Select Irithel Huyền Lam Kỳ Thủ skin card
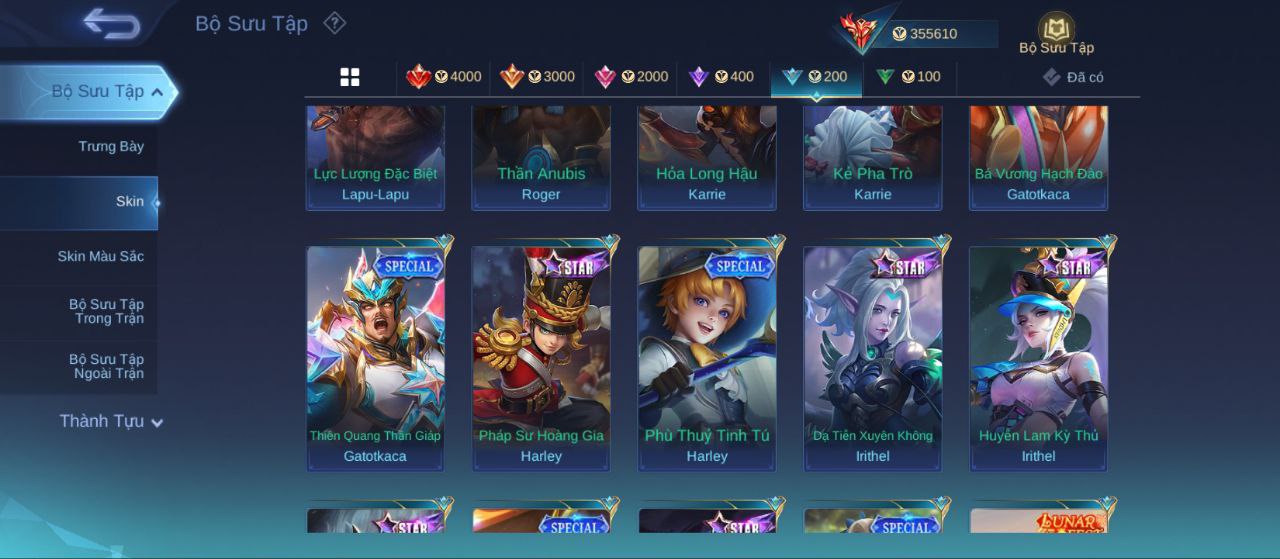Screen dimensions: 1280x559 (1038, 358)
